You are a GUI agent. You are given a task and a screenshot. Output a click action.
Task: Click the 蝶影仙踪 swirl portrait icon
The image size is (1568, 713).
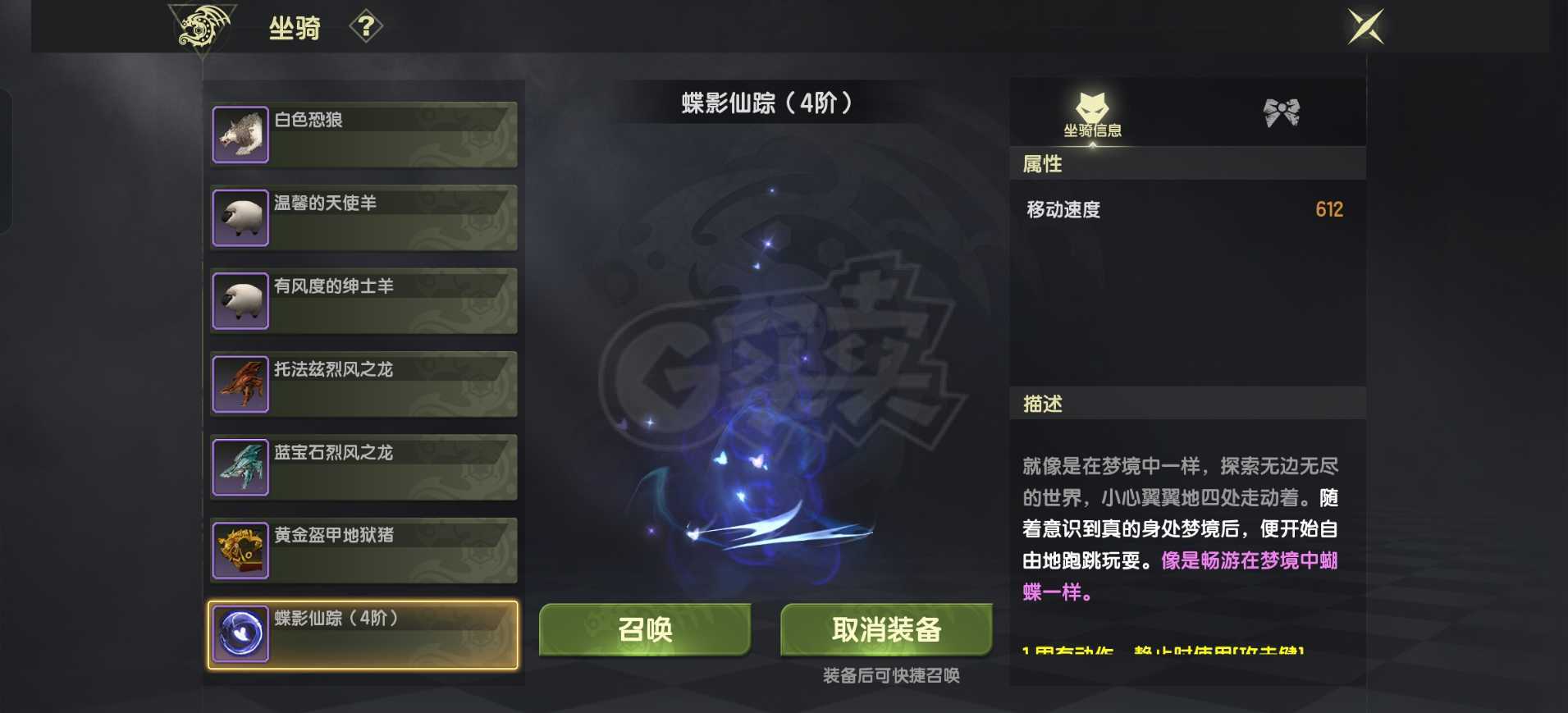pyautogui.click(x=240, y=633)
